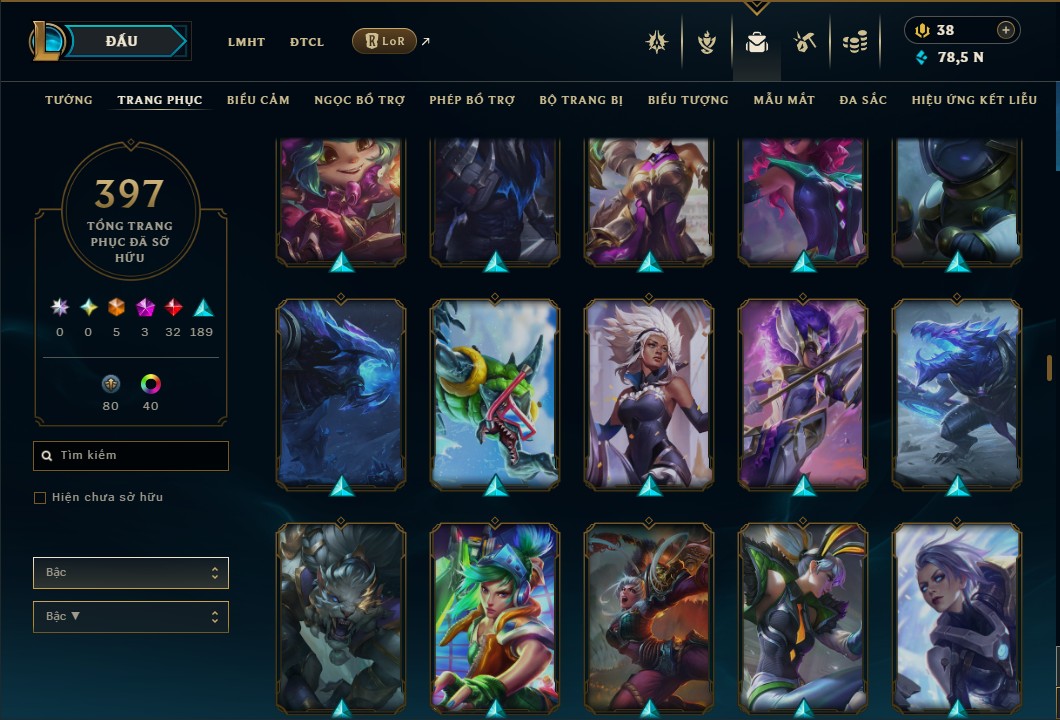View the MẪU MẮT tab
Screen dimensions: 1060x720
coord(784,100)
